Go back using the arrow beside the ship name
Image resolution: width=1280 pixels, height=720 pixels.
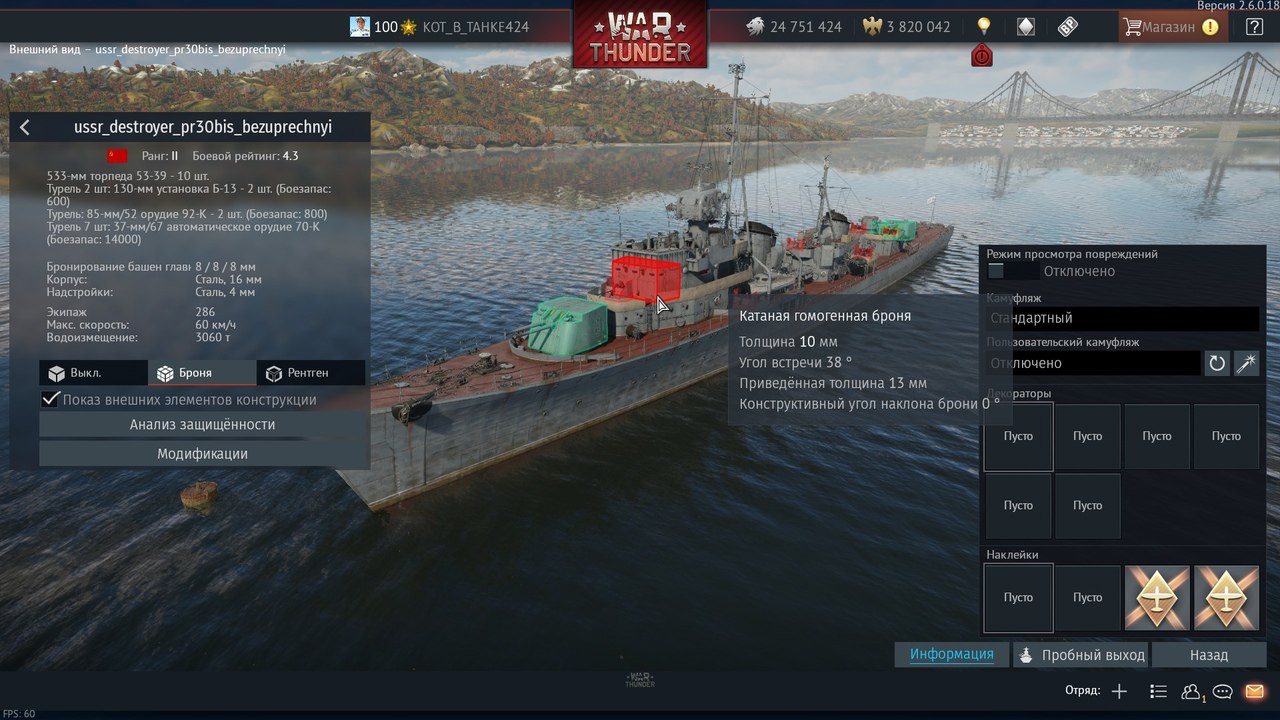[25, 127]
